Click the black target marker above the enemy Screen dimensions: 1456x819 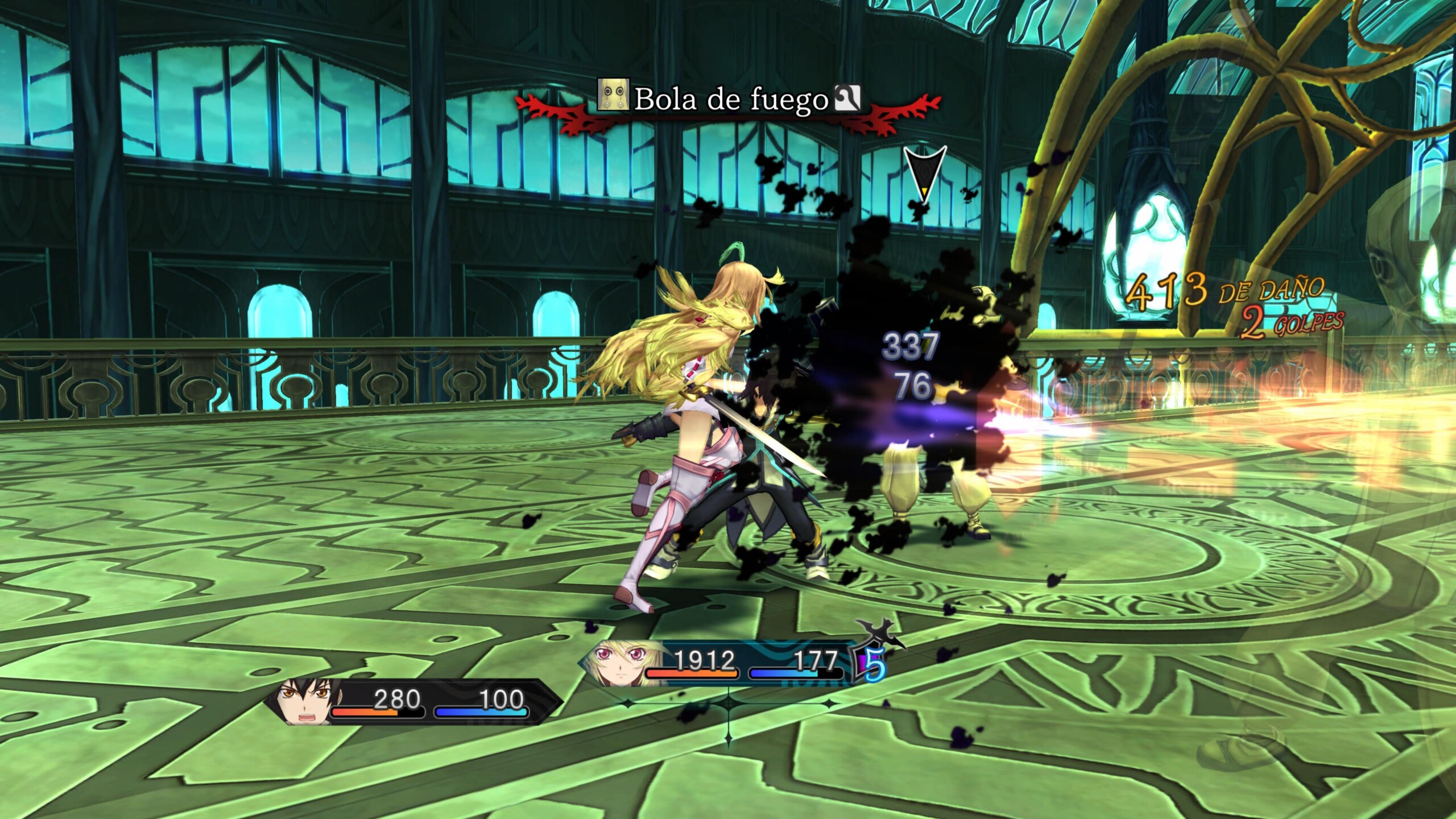coord(925,172)
